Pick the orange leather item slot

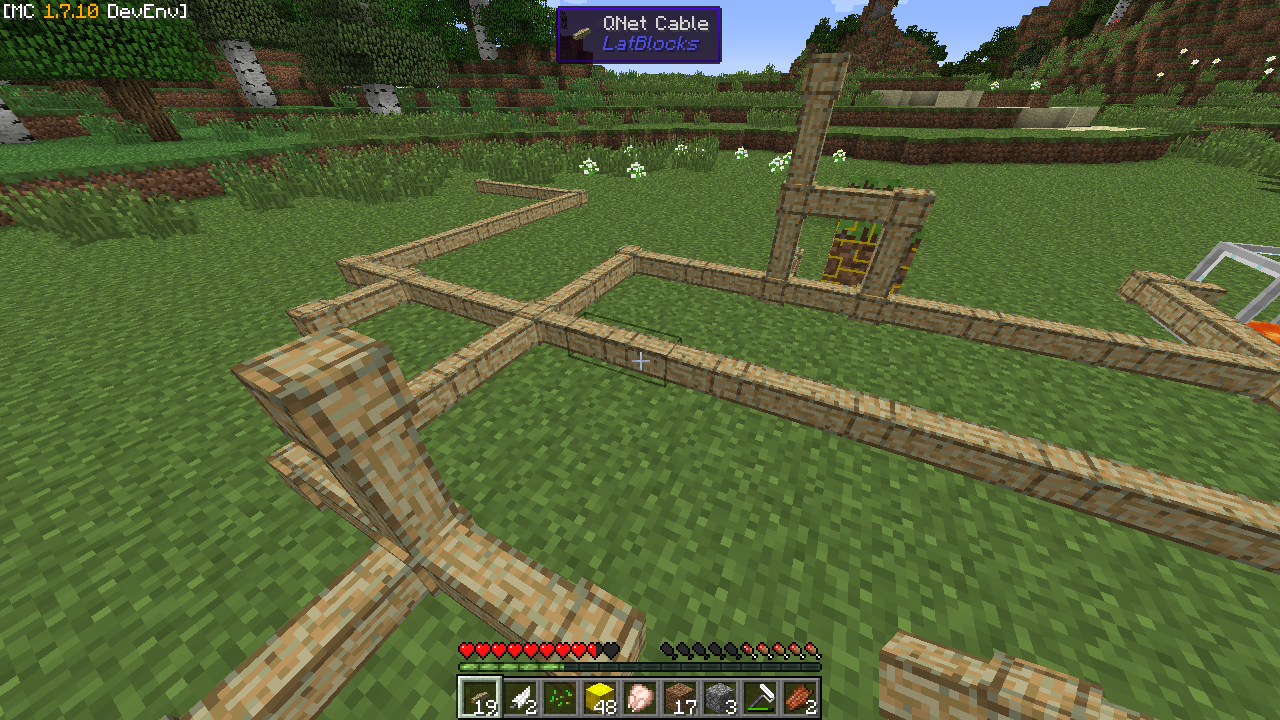click(x=800, y=697)
